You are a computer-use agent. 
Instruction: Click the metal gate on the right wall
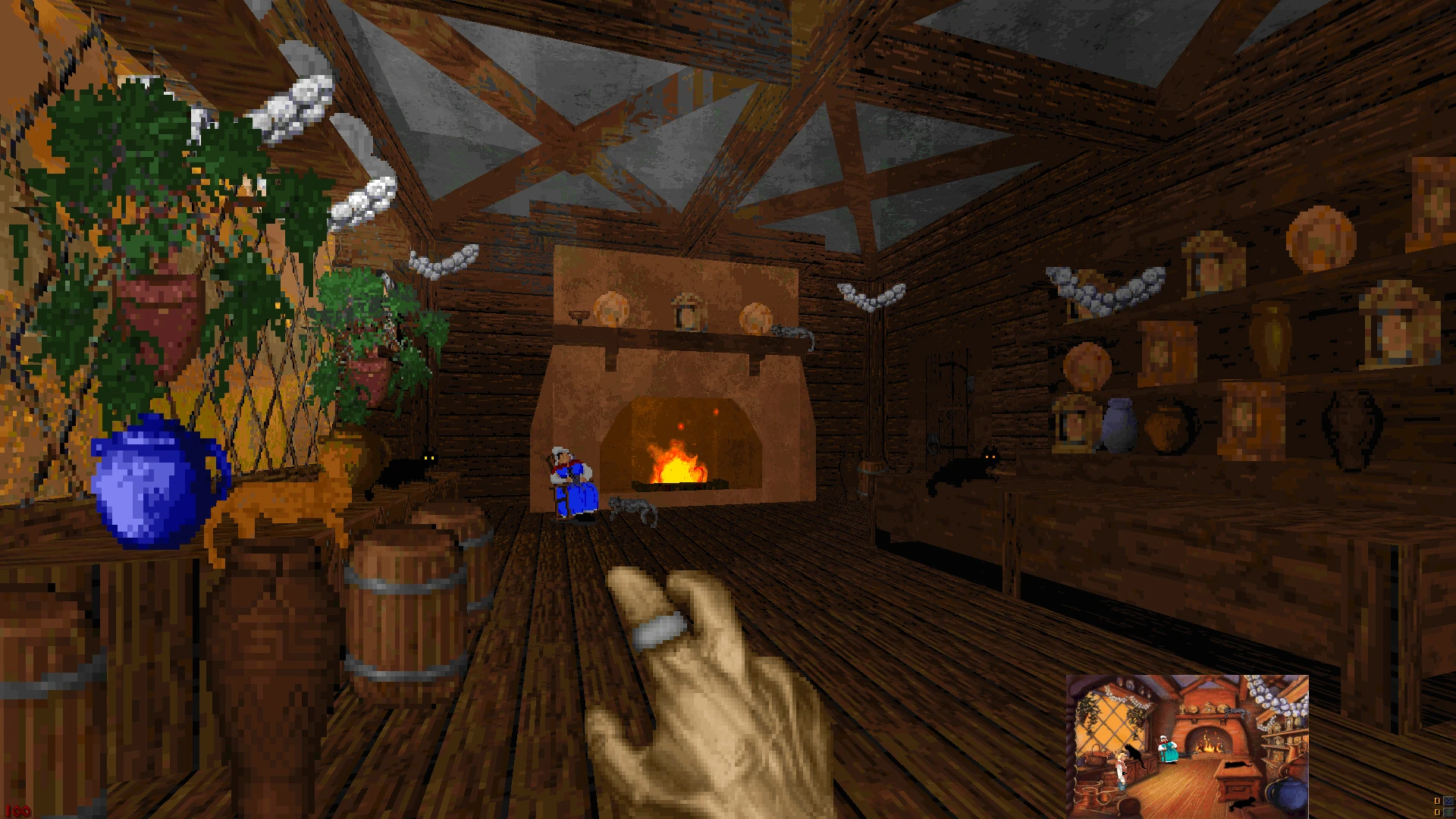949,402
